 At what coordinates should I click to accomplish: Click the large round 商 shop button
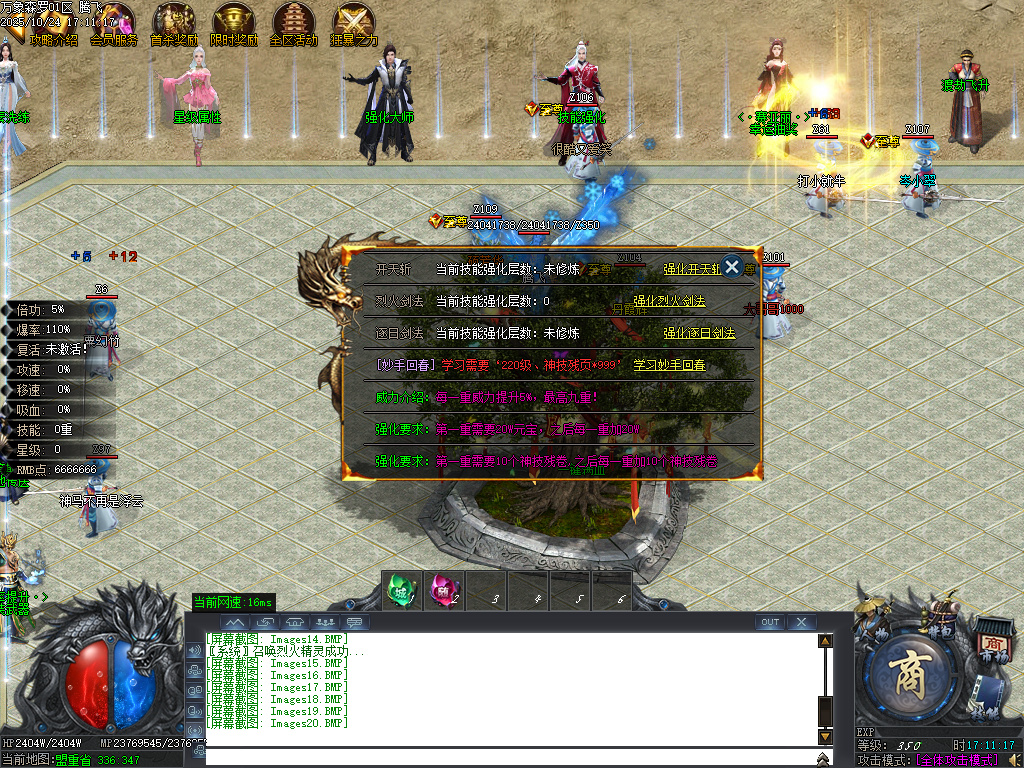click(x=912, y=676)
